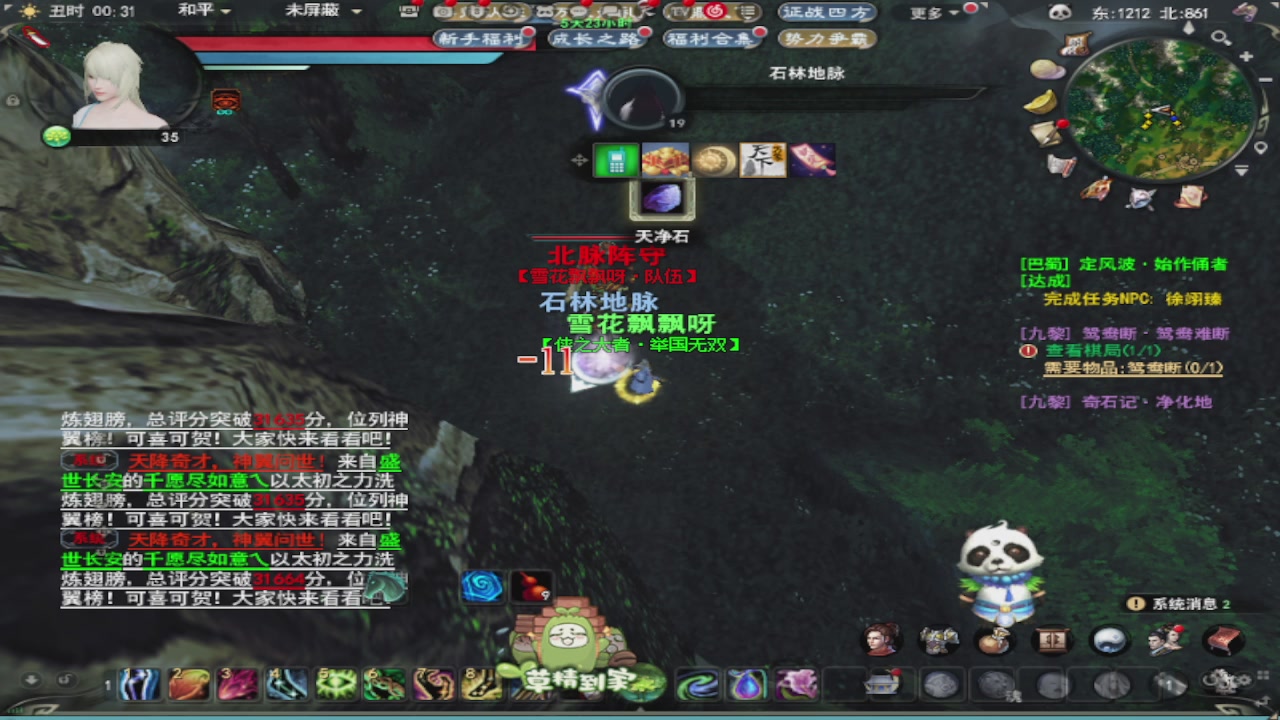The height and width of the screenshot is (720, 1280).
Task: Click the magnifier to expand the minimap
Action: [x=1220, y=37]
